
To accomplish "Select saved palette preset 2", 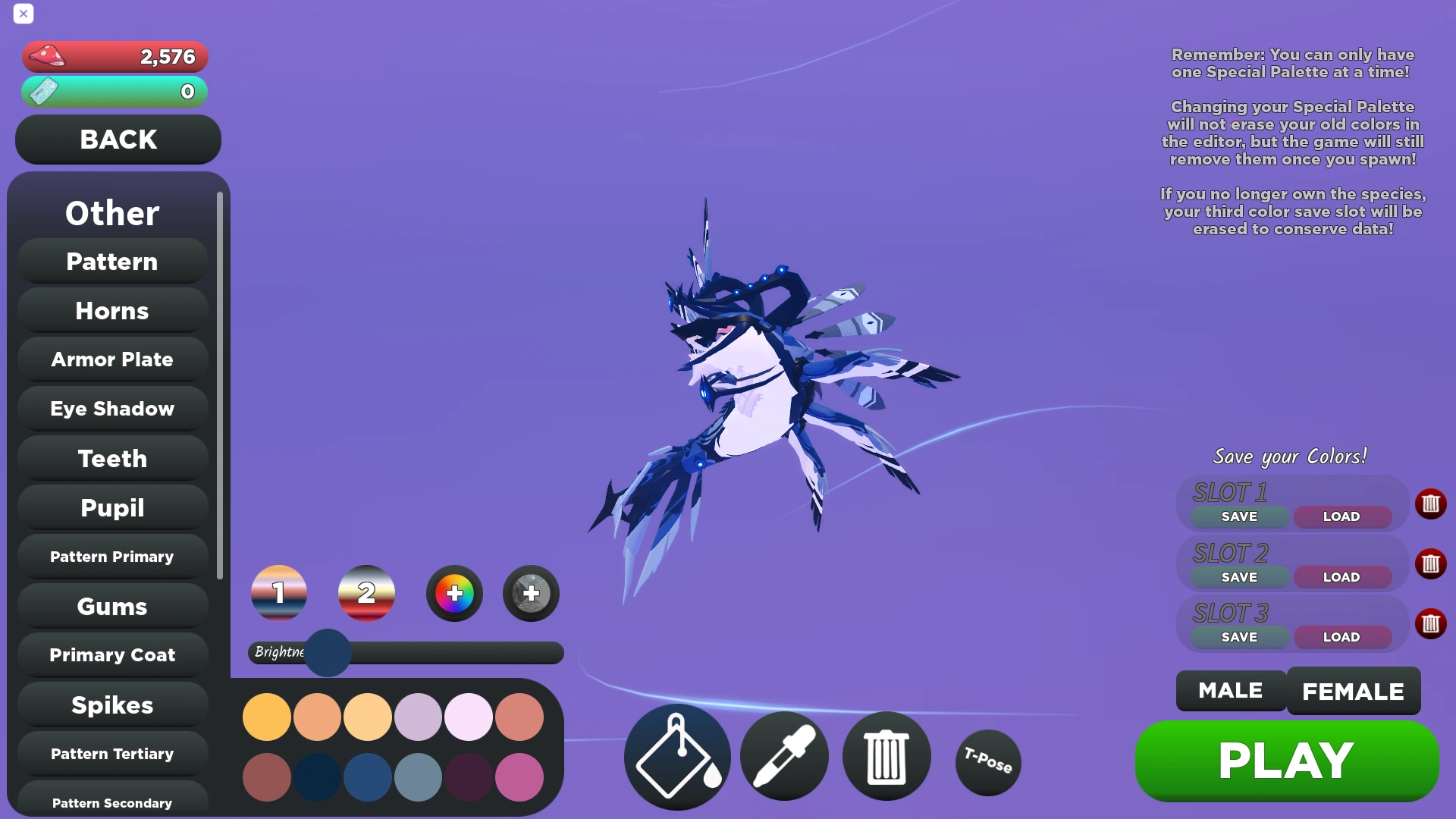I will [x=366, y=594].
